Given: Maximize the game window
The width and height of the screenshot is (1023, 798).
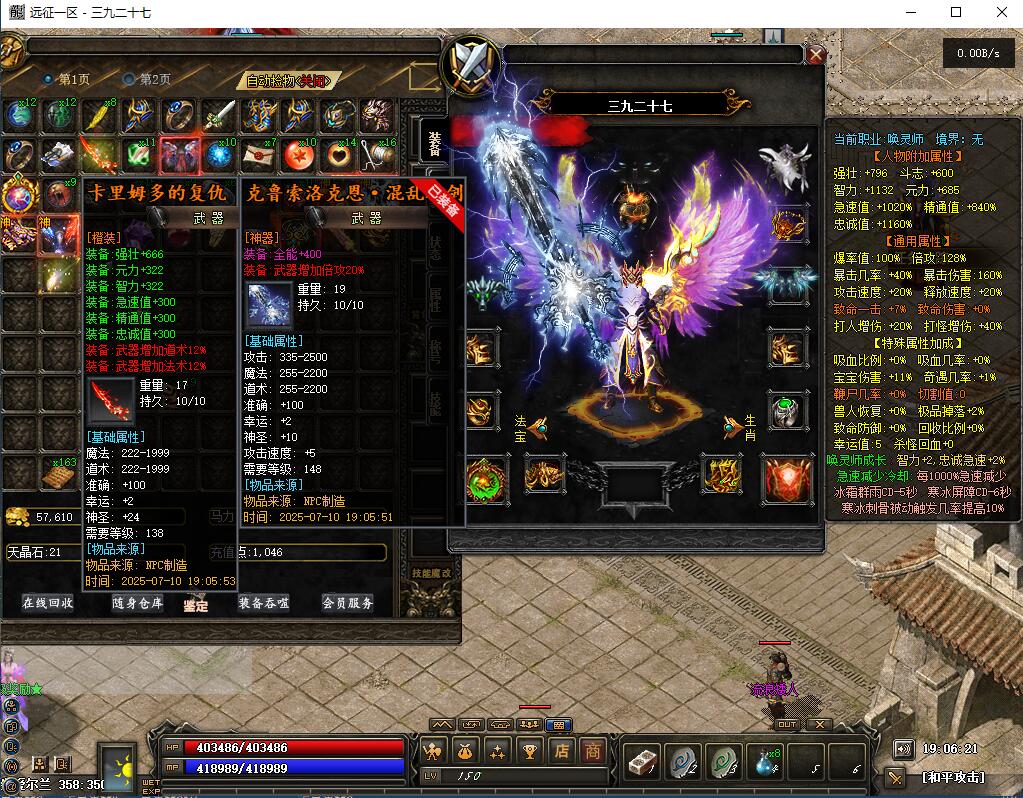Looking at the screenshot, I should tap(956, 12).
